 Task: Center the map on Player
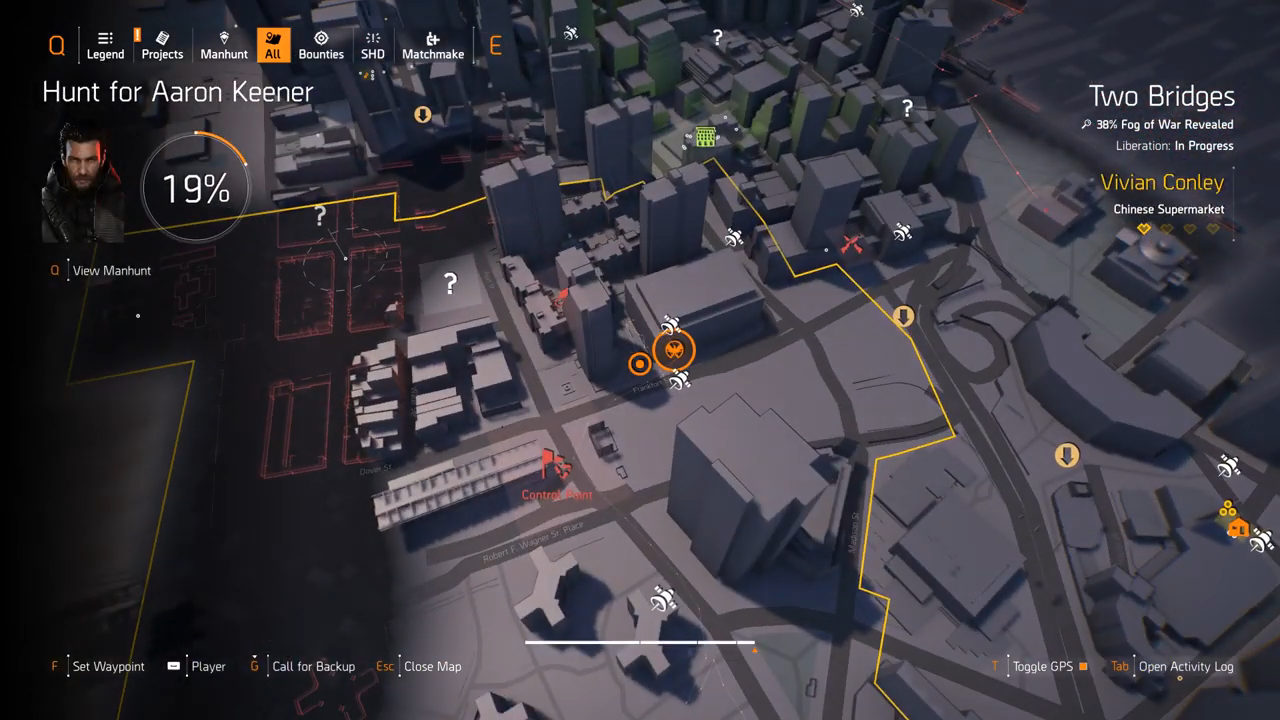point(208,667)
